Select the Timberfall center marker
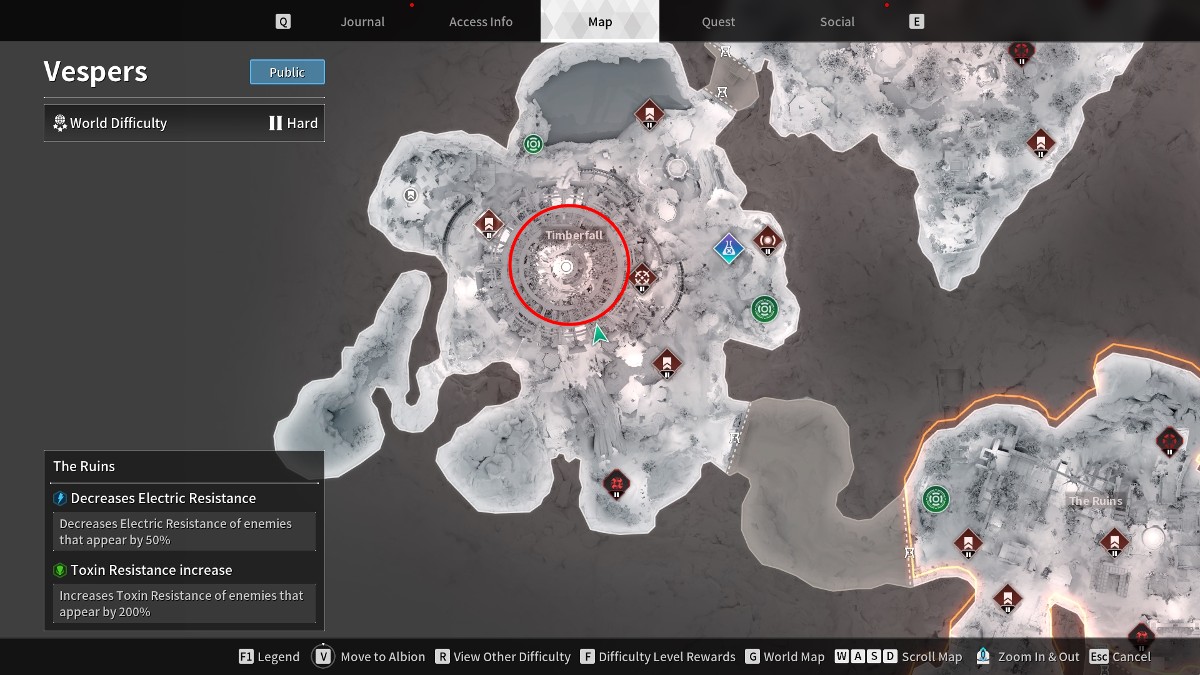Viewport: 1200px width, 675px height. 567,267
